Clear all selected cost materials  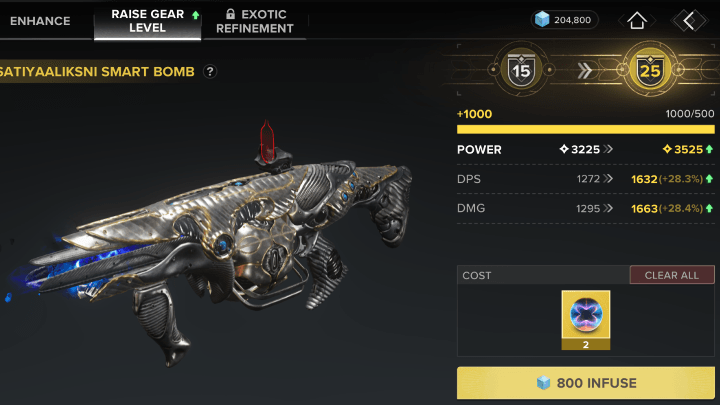(x=672, y=275)
